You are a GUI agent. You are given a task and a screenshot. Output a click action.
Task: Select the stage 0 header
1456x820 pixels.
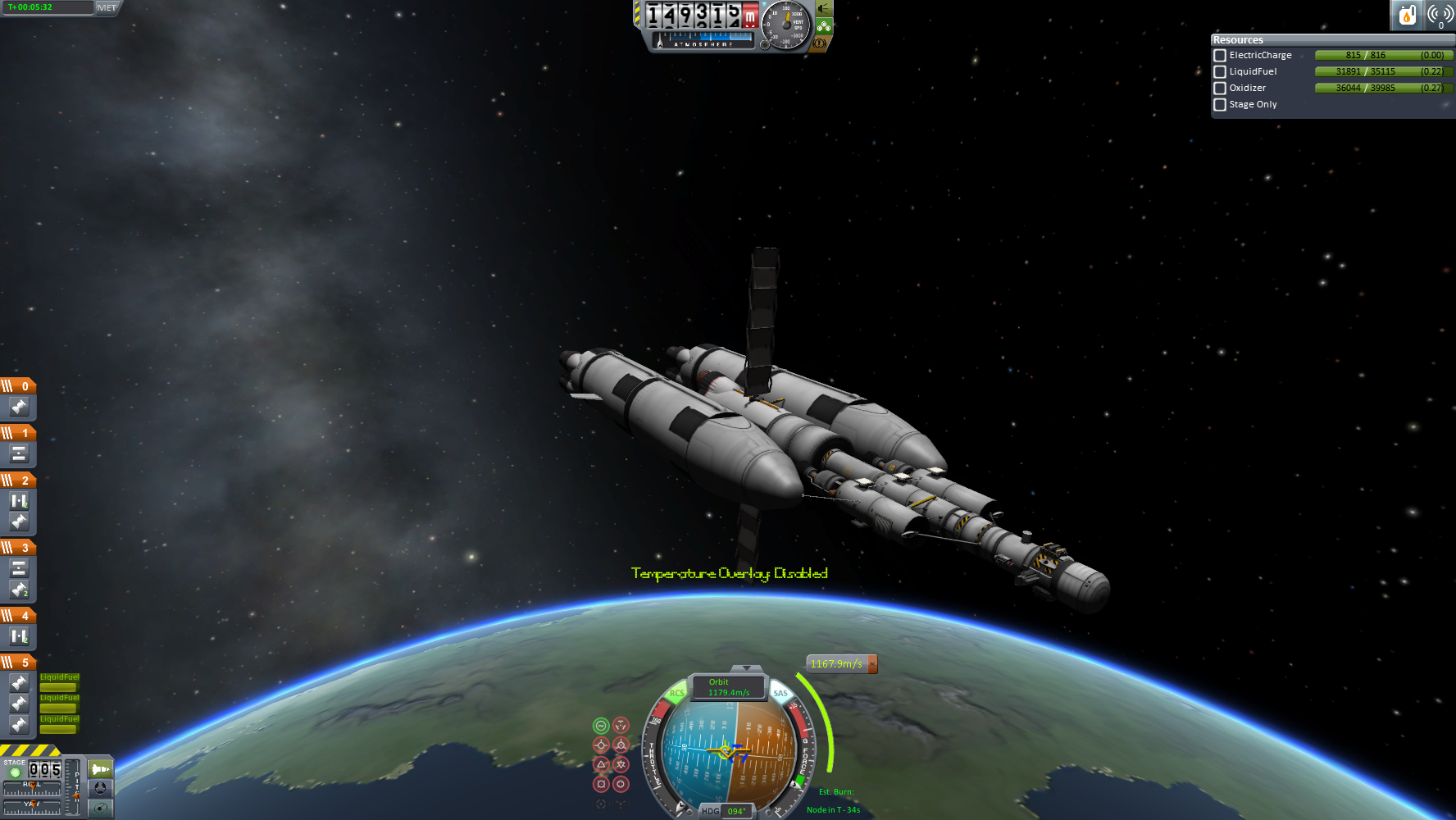(18, 386)
